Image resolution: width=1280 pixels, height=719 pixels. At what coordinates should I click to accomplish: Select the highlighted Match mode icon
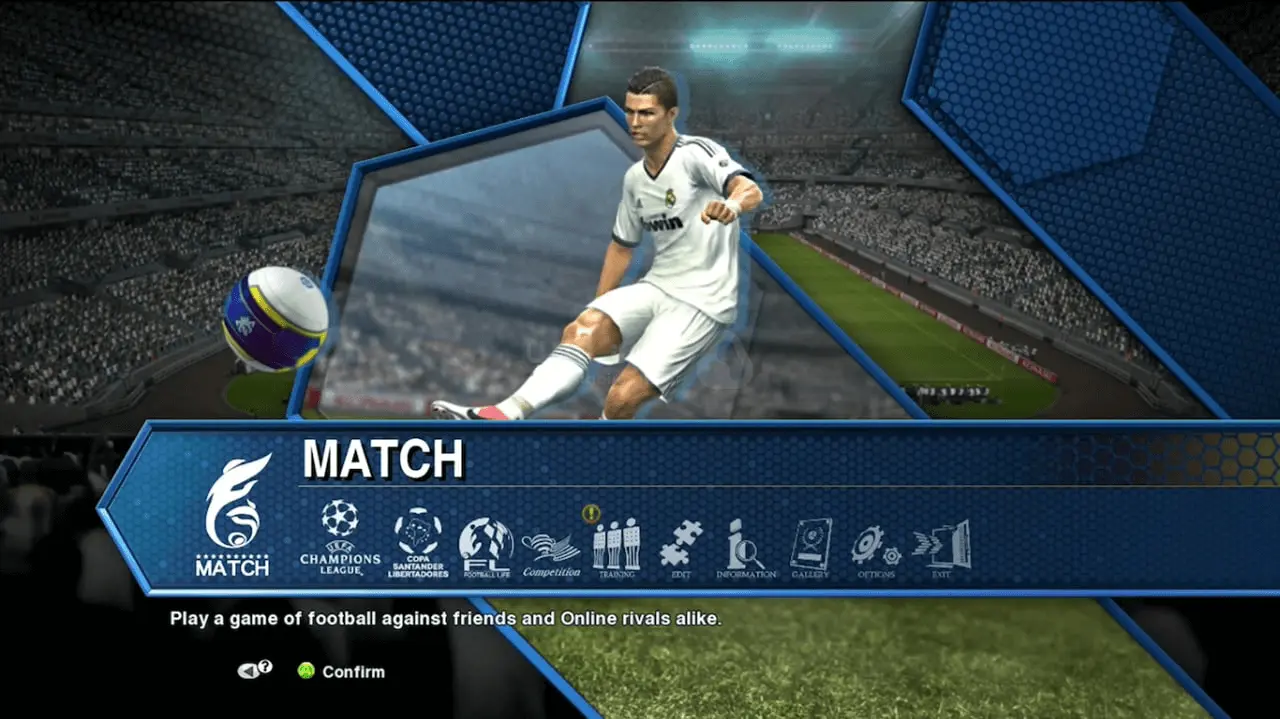(x=232, y=514)
